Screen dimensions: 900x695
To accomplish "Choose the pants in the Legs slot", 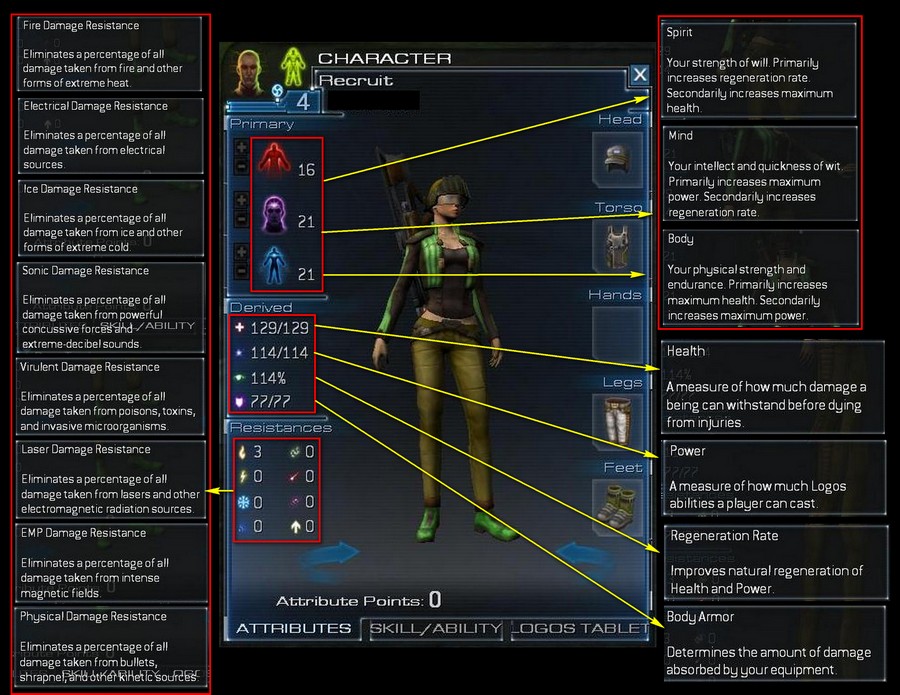I will (615, 421).
